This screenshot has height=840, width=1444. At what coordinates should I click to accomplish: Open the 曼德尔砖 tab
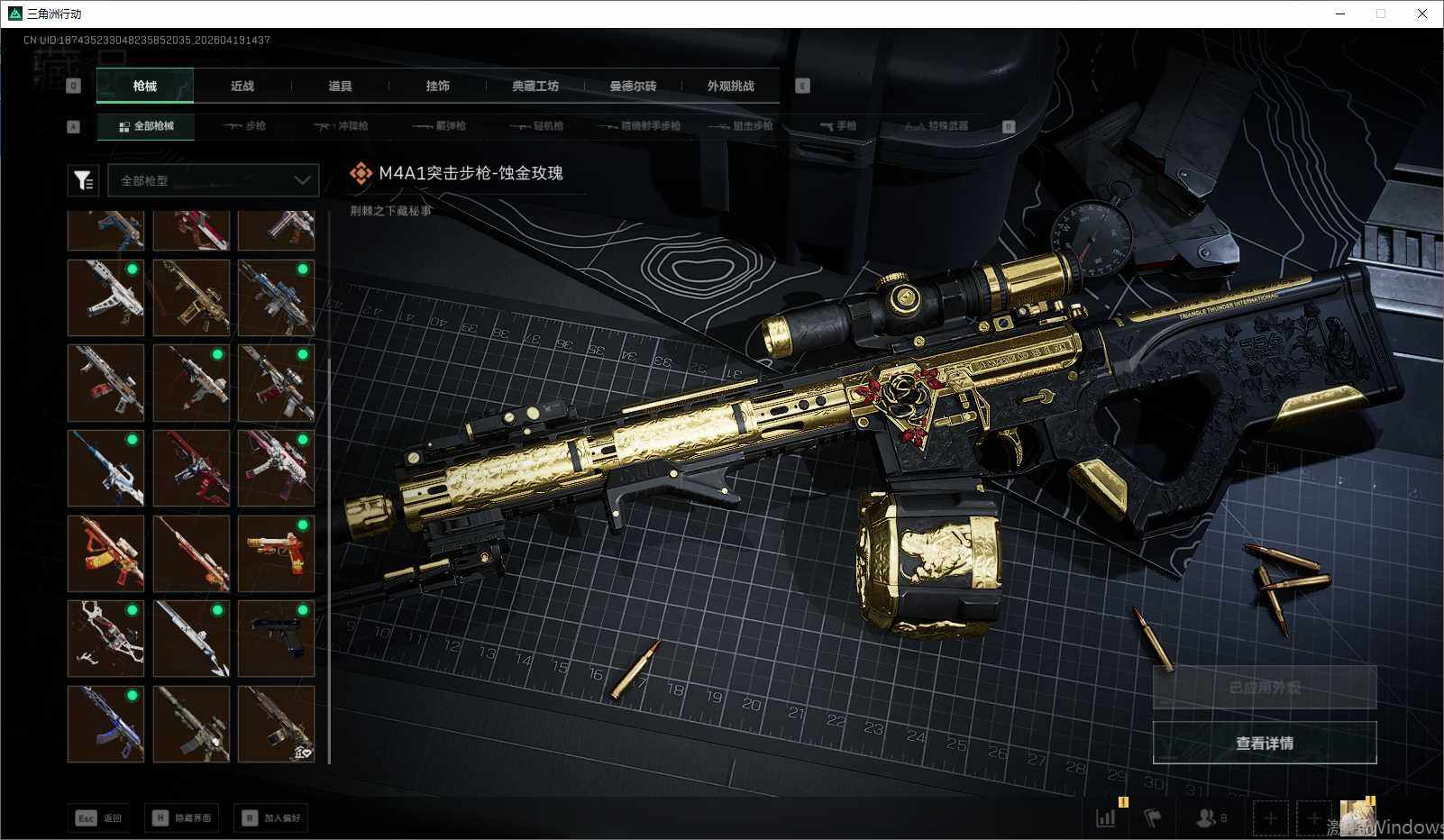633,86
